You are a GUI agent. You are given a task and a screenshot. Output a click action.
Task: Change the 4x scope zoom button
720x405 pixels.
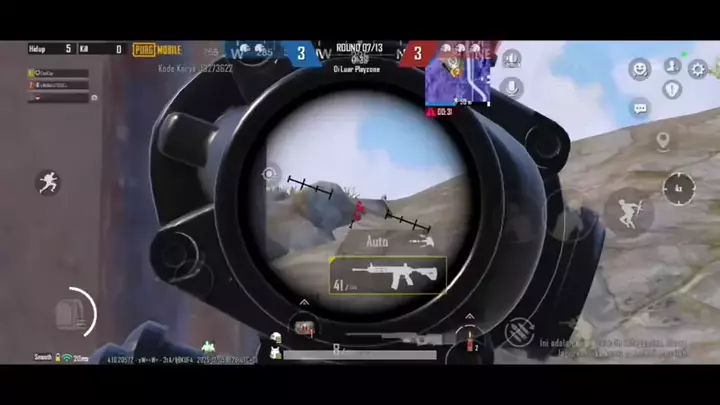[678, 187]
